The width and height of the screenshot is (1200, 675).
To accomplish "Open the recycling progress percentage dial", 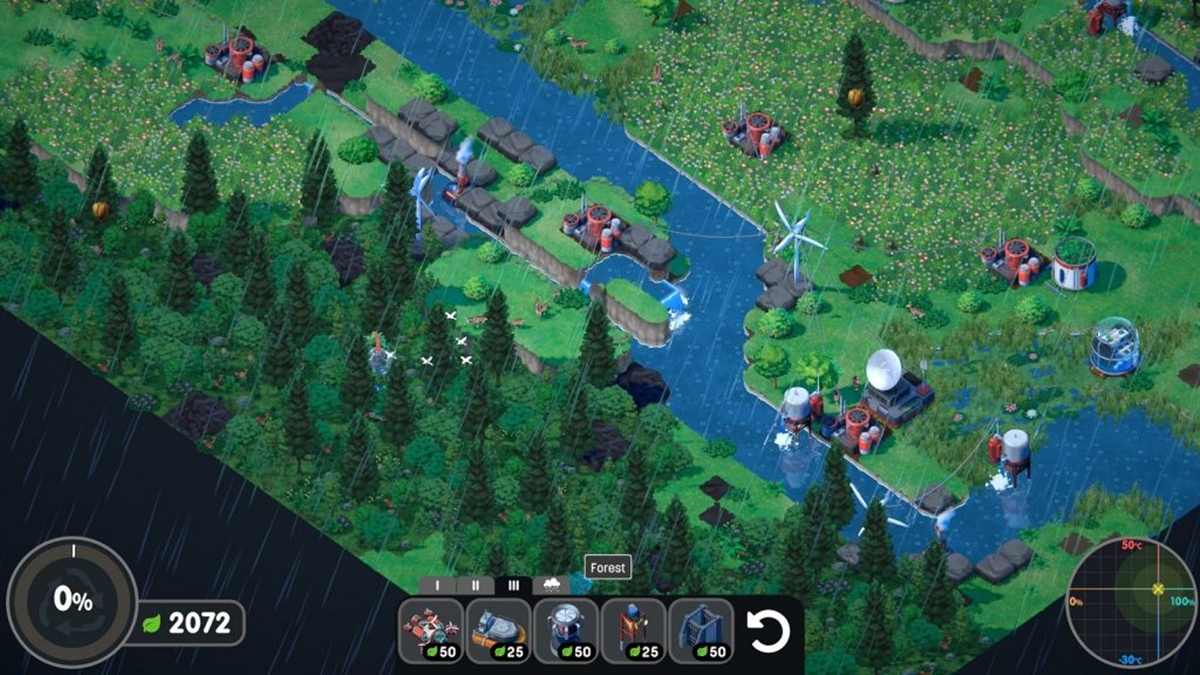I will tap(72, 601).
